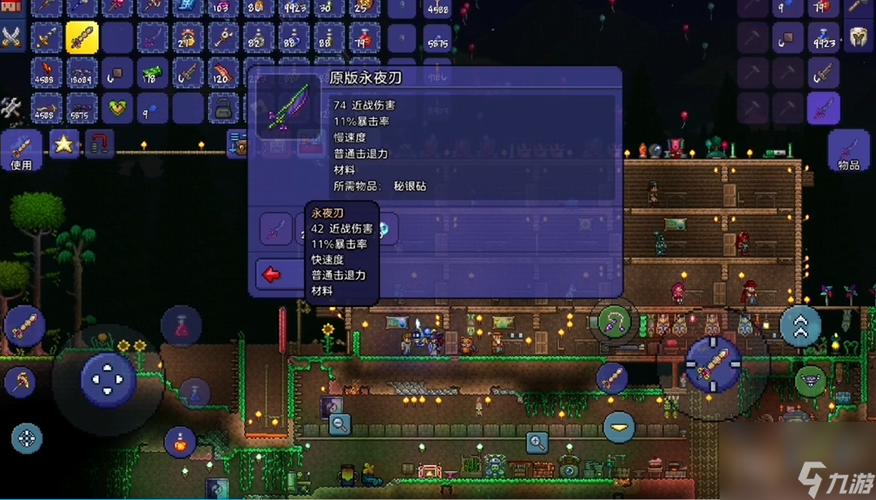876x500 pixels.
Task: Toggle the yellow favorite star button
Action: tap(65, 144)
